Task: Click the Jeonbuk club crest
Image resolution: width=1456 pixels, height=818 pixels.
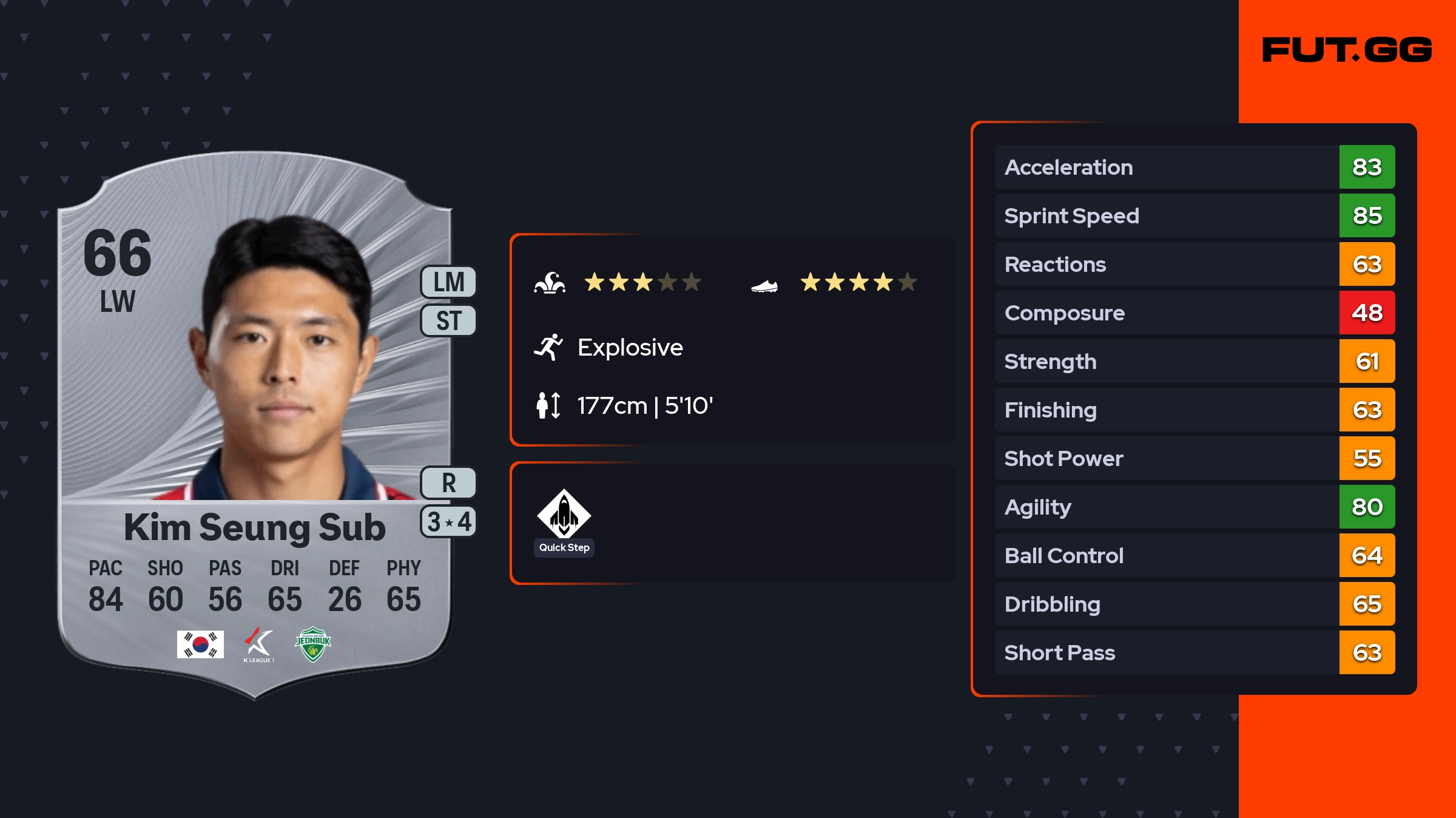Action: (x=313, y=644)
